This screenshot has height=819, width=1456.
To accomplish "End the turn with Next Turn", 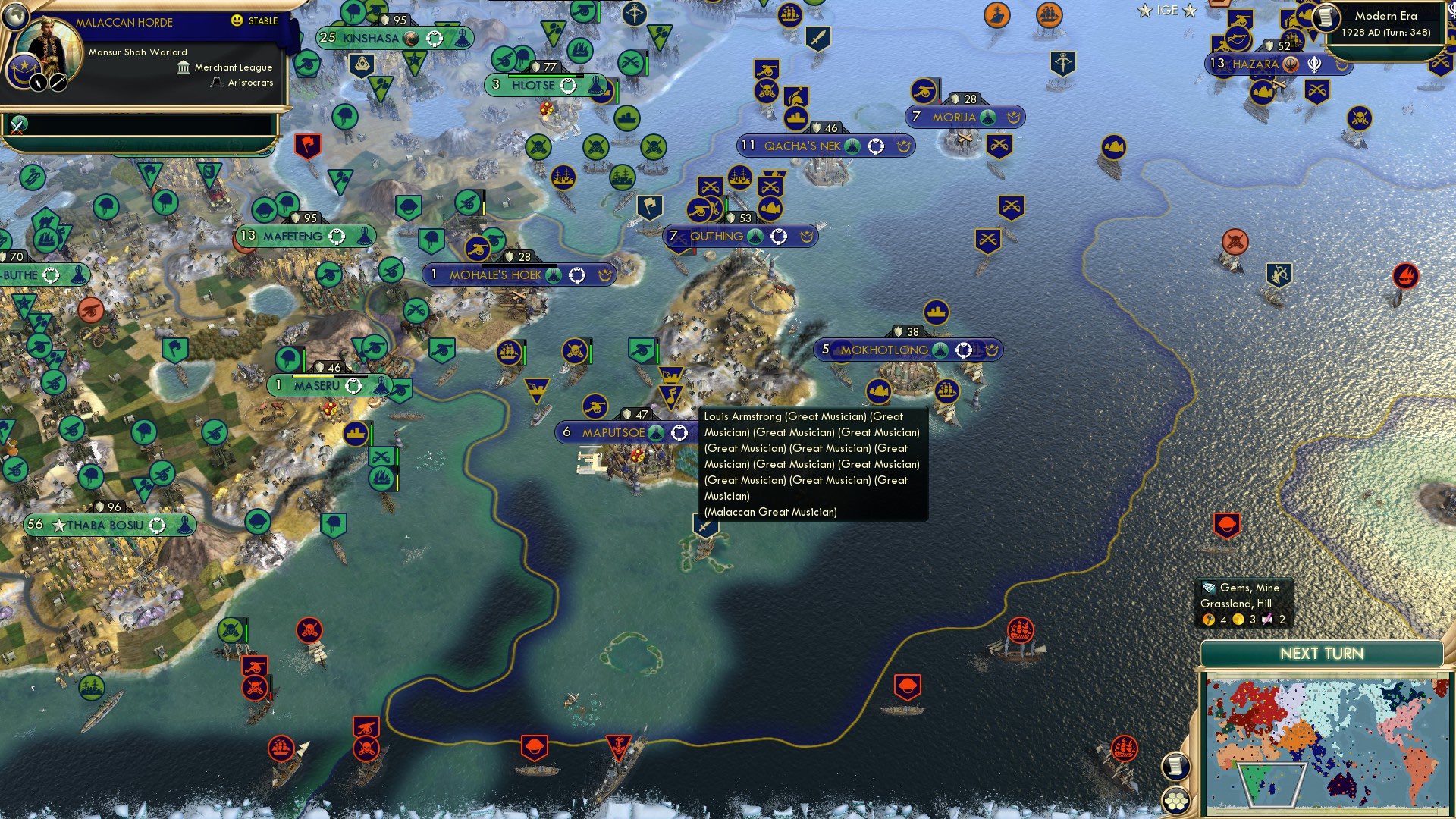I will click(1321, 654).
